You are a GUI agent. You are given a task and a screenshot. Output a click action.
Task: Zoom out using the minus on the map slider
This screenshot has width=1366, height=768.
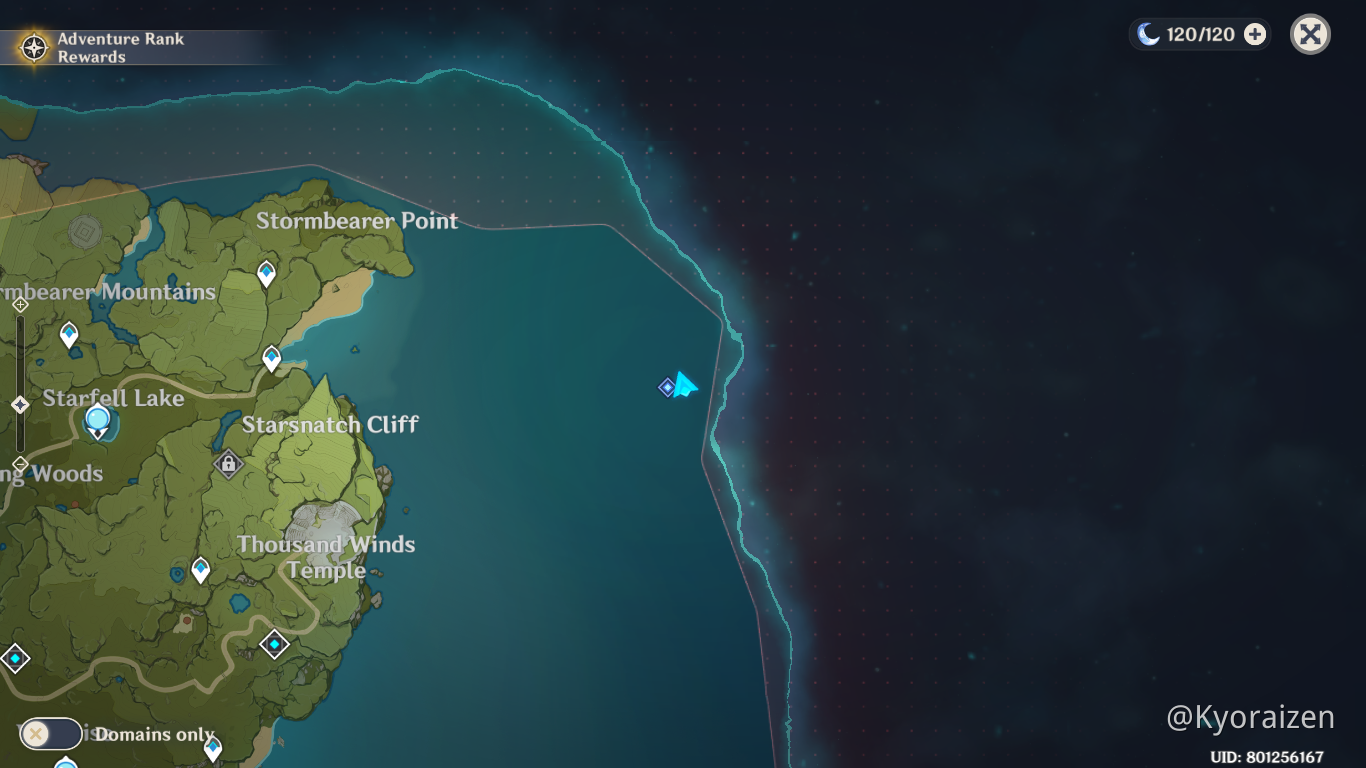coord(20,464)
